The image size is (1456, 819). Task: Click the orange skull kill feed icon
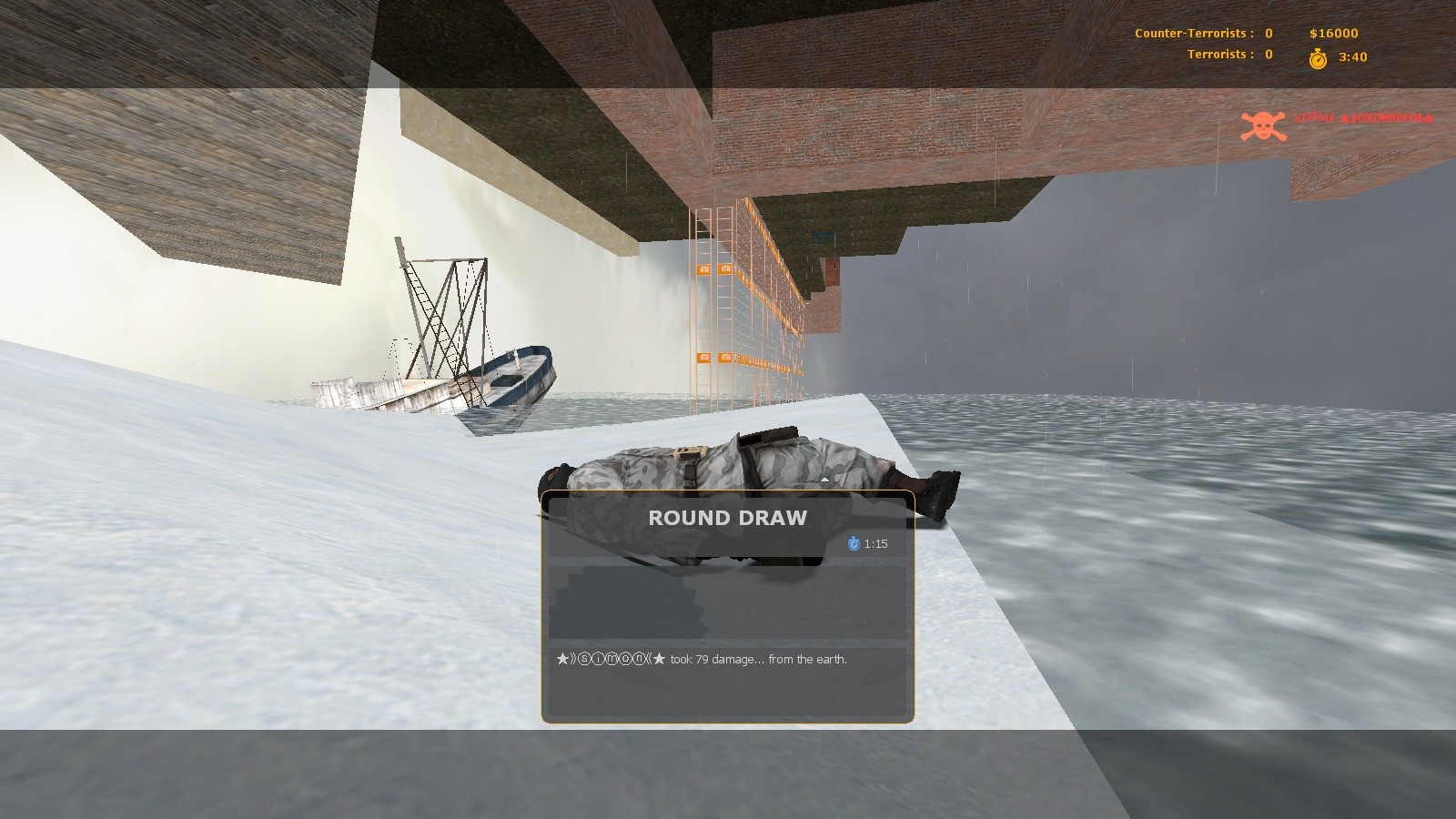point(1262,120)
